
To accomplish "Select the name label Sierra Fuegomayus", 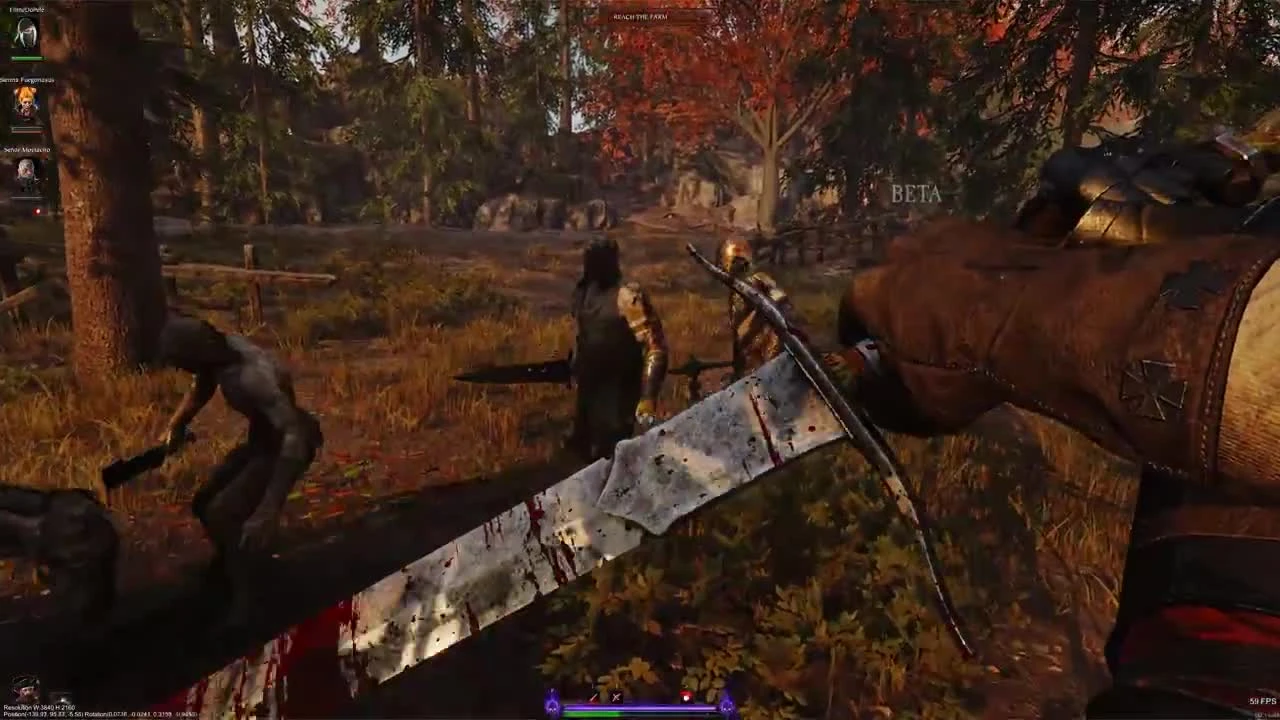I will (27, 78).
